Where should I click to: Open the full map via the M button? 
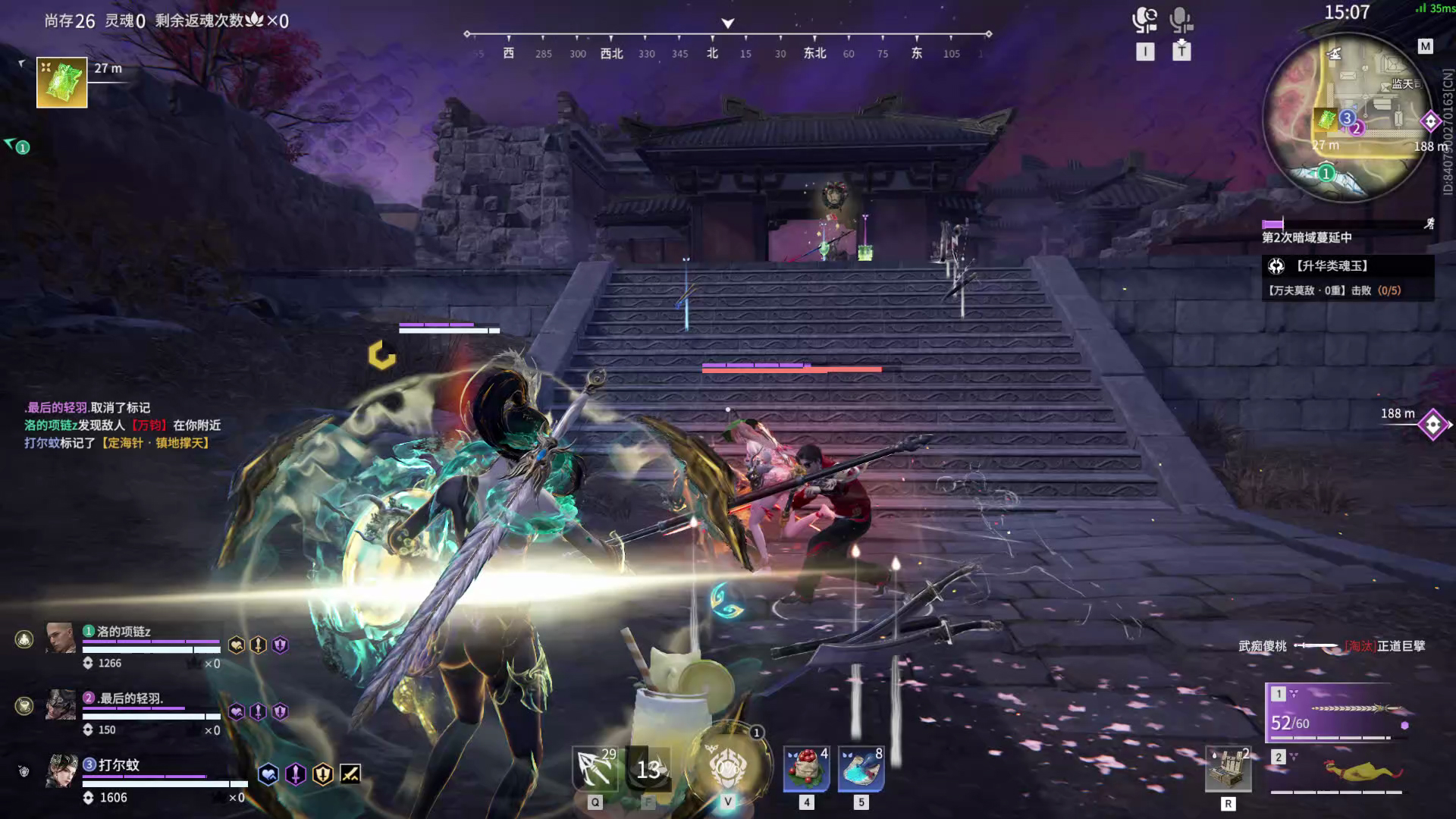pos(1424,45)
